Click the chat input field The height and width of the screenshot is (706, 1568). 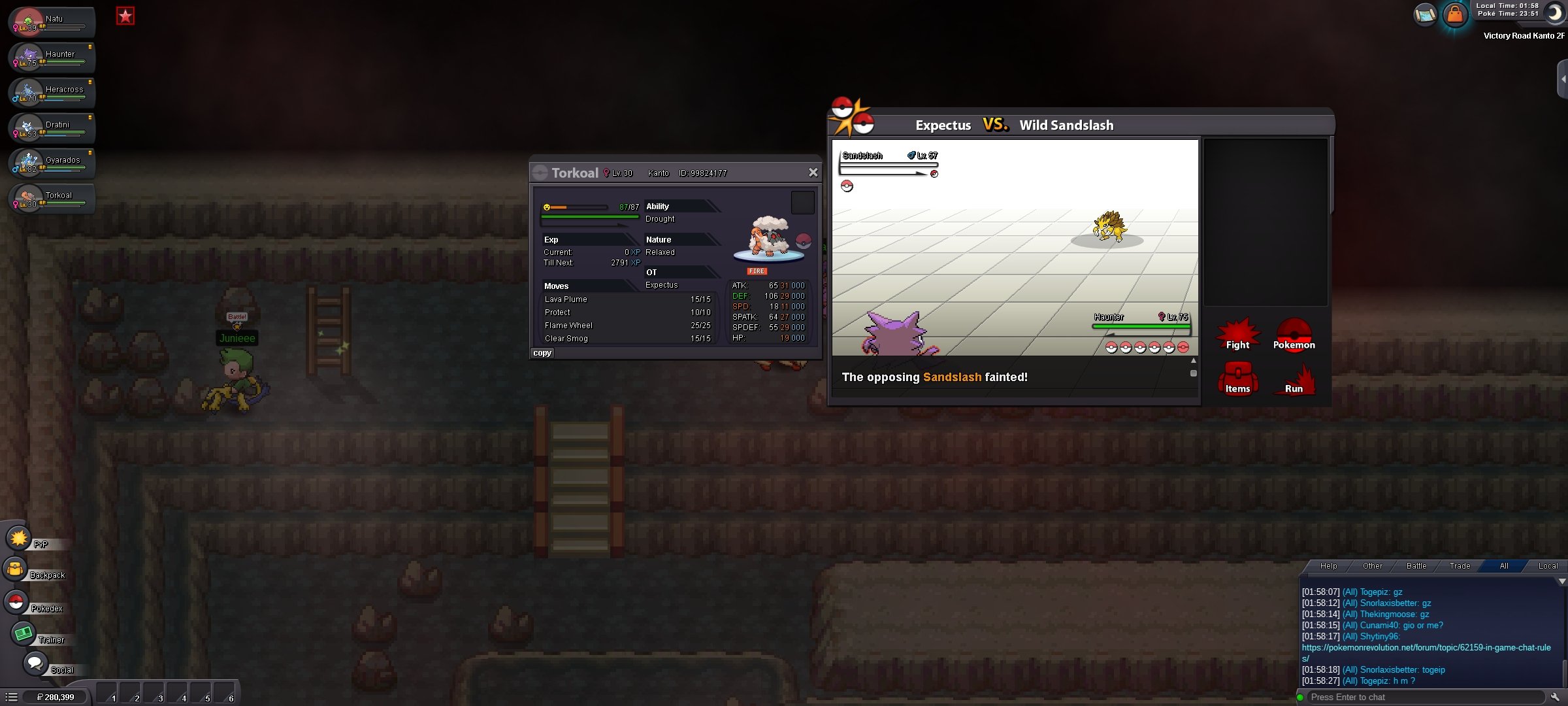pyautogui.click(x=1424, y=698)
